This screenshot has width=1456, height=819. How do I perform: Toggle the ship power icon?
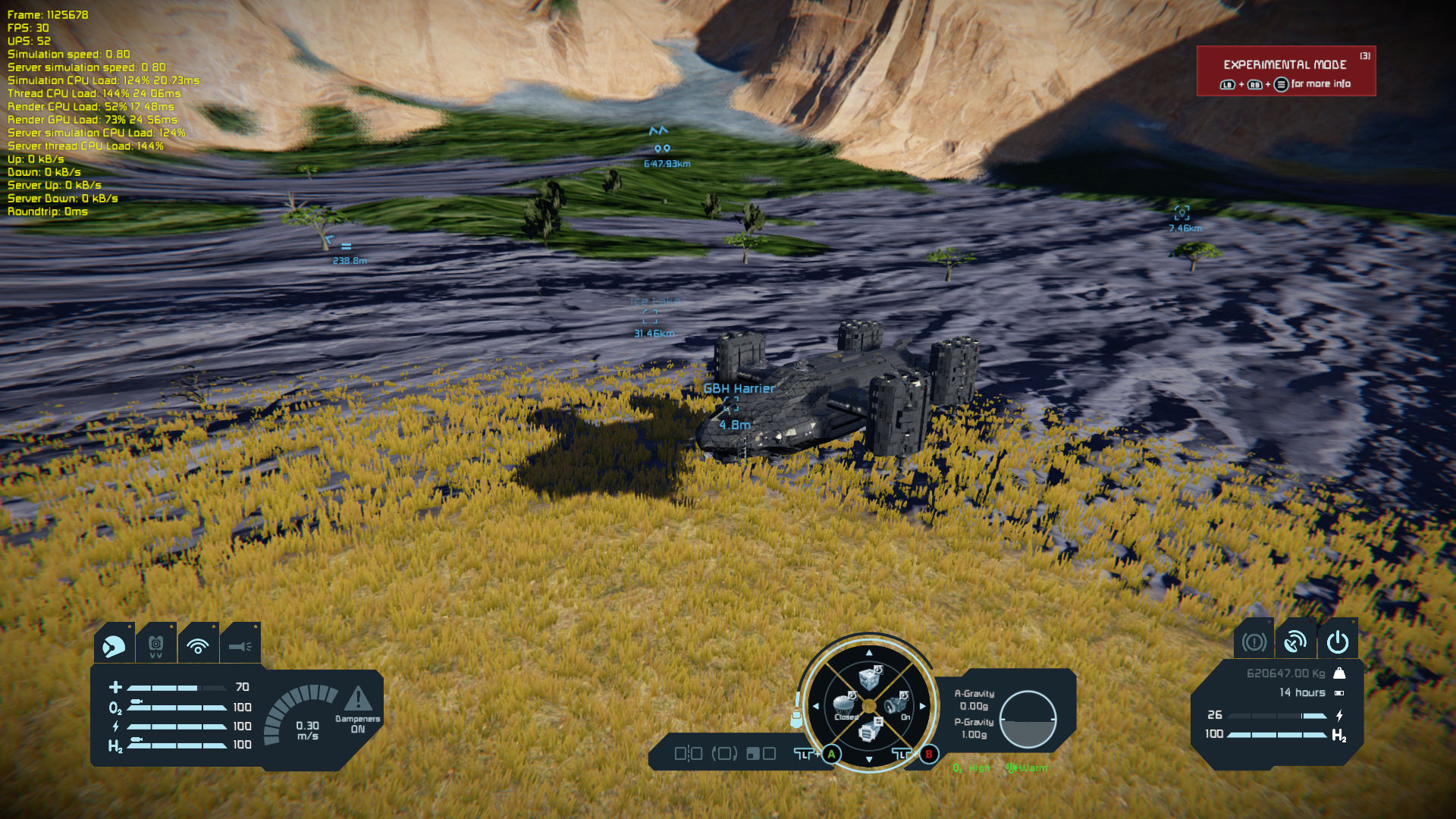click(x=1338, y=643)
